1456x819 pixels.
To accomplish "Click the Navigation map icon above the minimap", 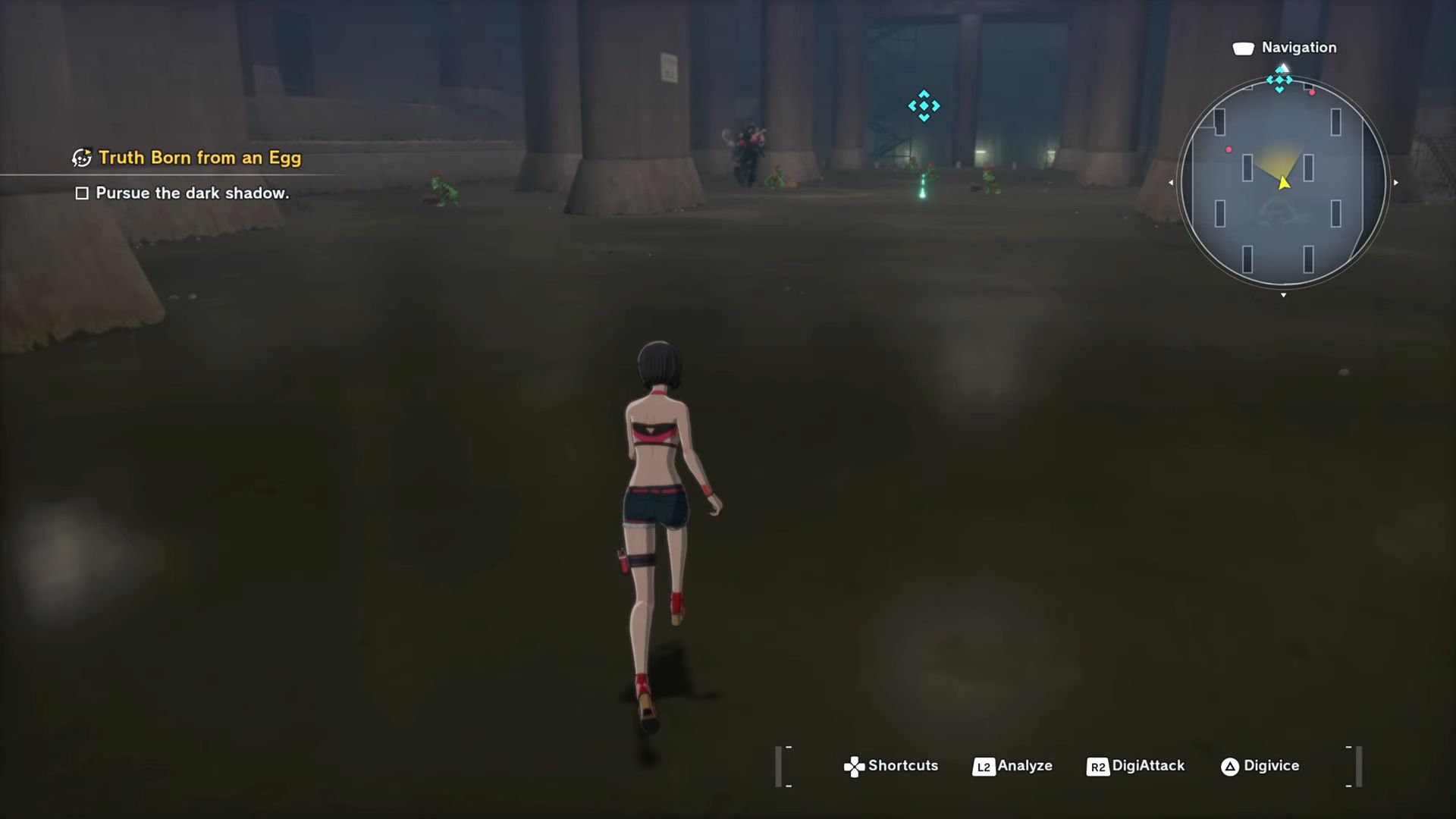I will pyautogui.click(x=1244, y=47).
